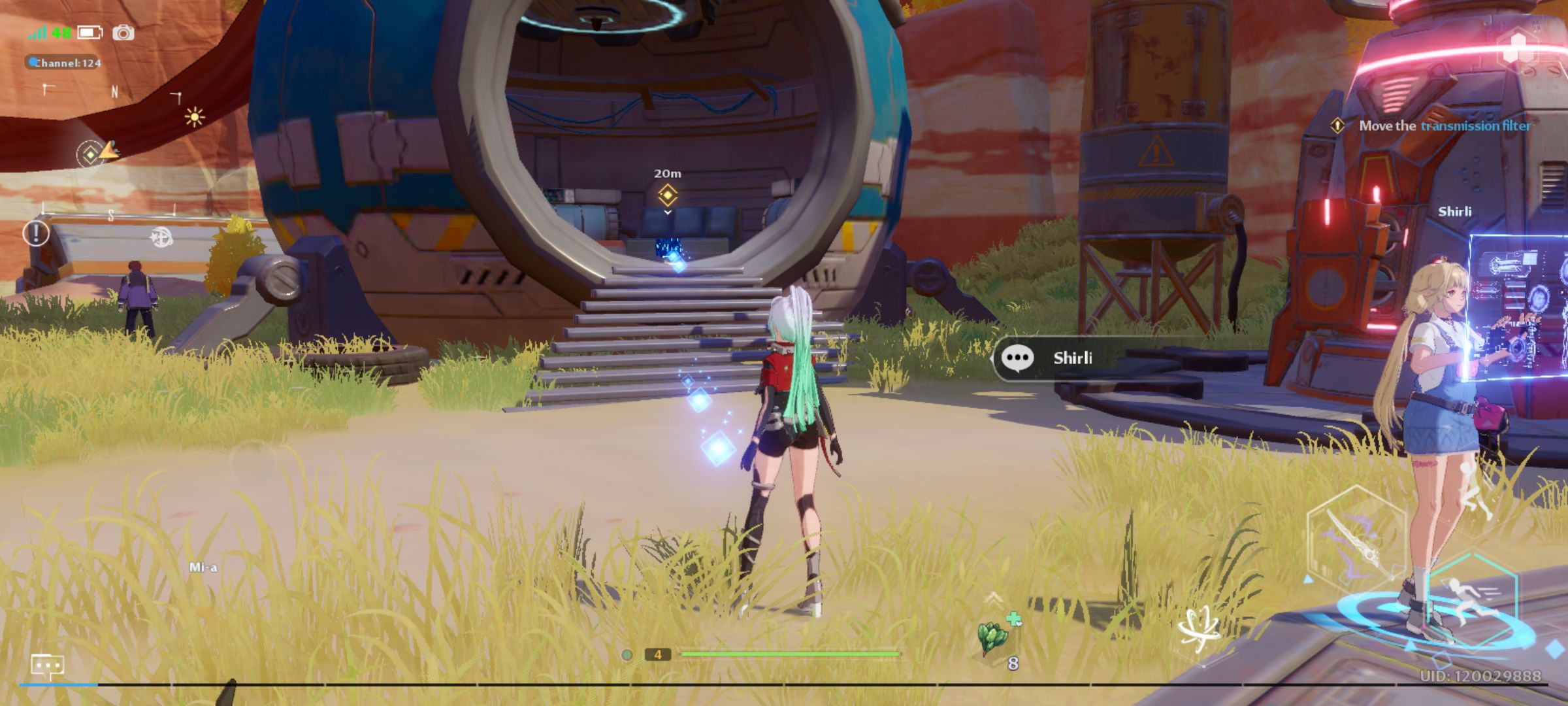Open the Channel 124 selector

(x=64, y=63)
